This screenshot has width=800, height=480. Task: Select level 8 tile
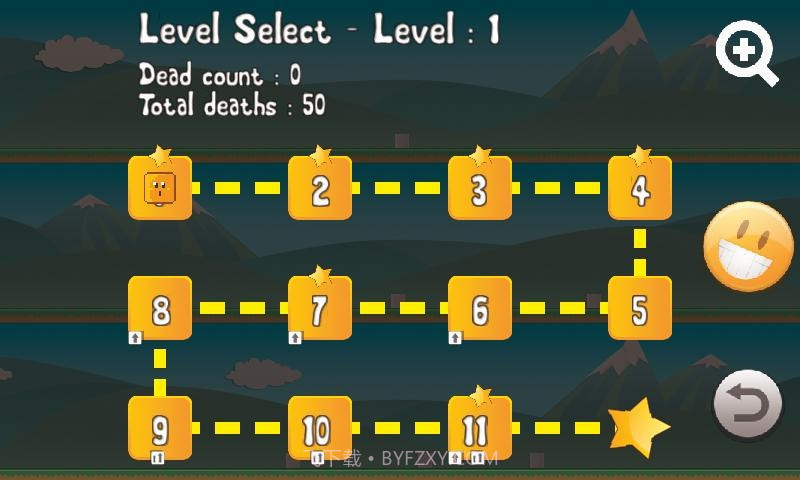tap(160, 308)
